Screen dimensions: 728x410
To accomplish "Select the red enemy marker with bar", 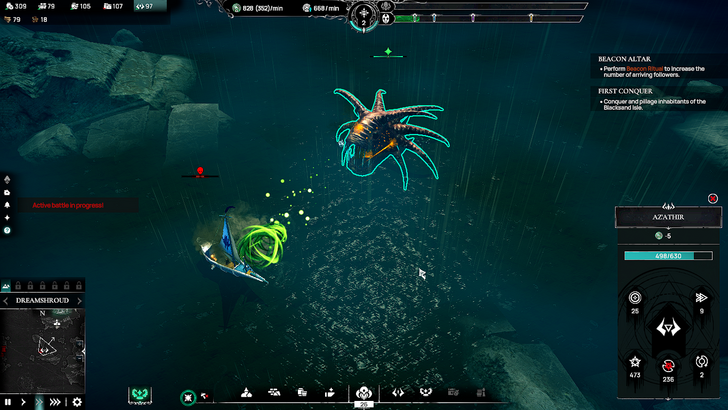I will pos(200,172).
